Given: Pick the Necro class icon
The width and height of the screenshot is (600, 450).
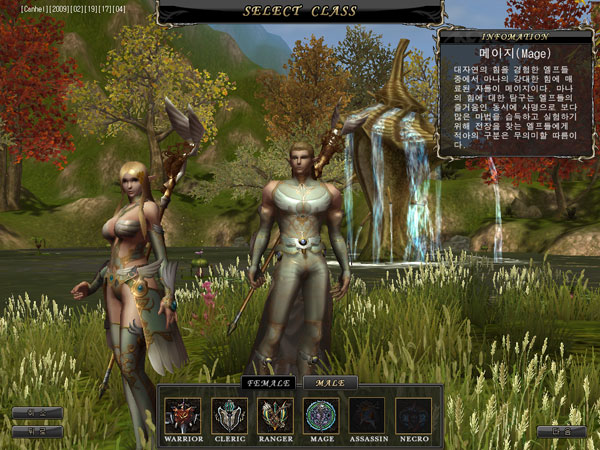Looking at the screenshot, I should [x=413, y=415].
